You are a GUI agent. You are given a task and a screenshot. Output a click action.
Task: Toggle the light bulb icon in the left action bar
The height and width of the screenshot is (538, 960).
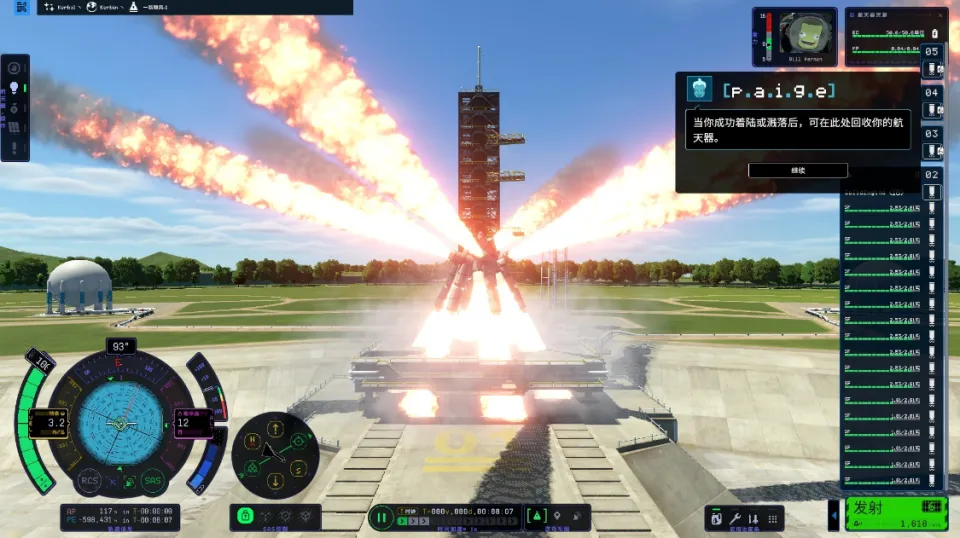[x=15, y=88]
